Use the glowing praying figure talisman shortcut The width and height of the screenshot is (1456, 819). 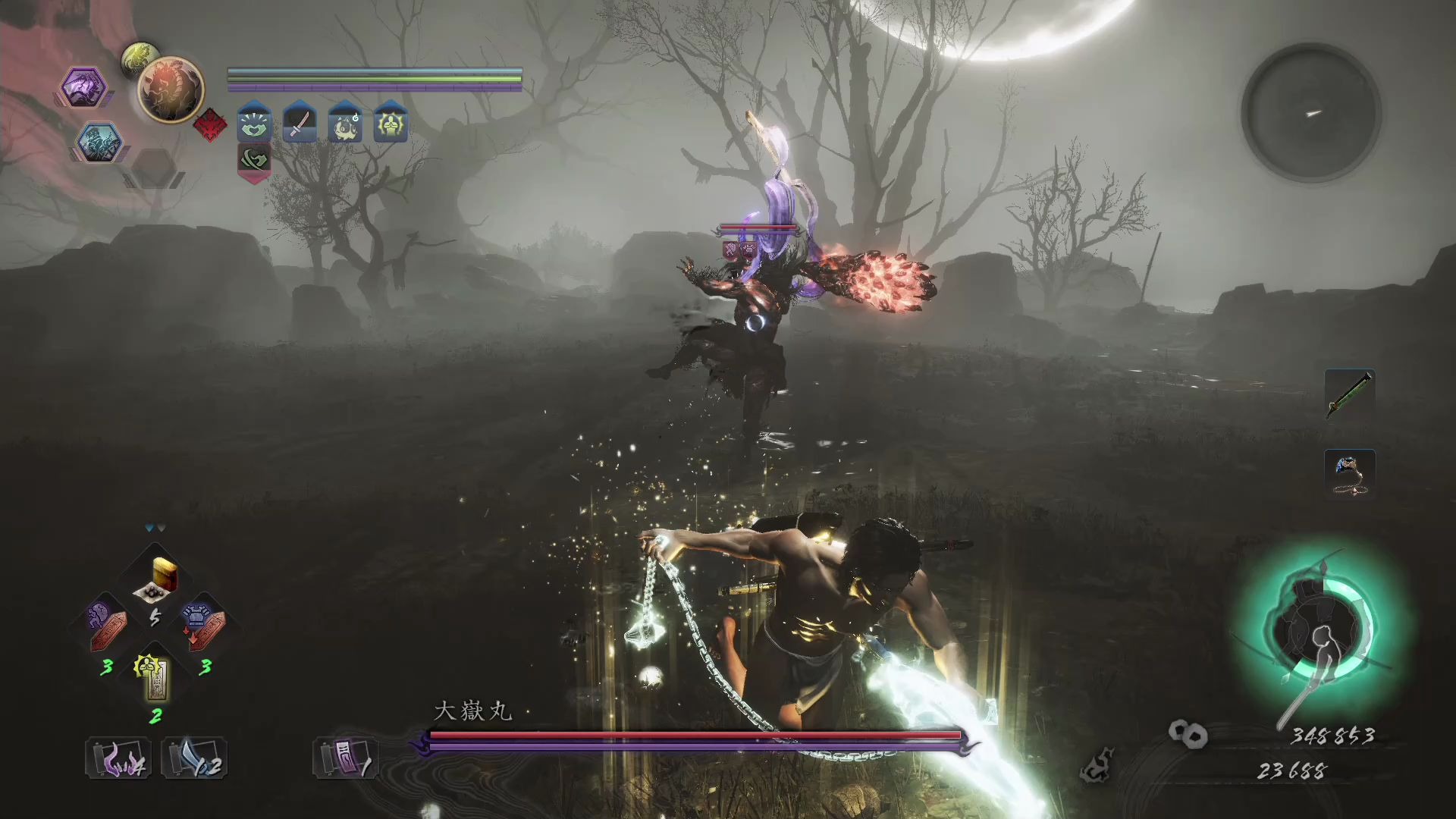click(155, 676)
